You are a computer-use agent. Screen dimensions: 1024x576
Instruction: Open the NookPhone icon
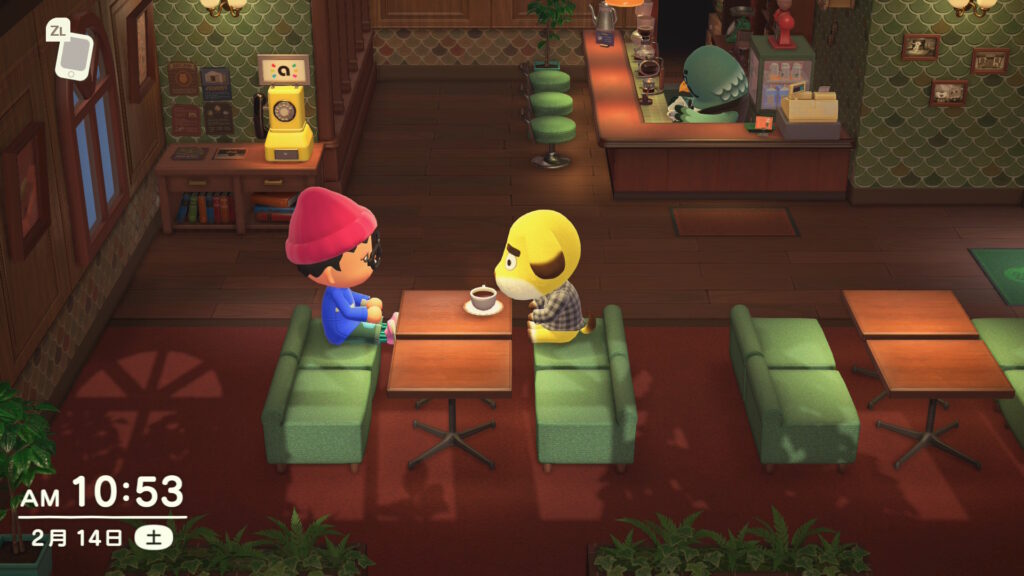click(74, 56)
